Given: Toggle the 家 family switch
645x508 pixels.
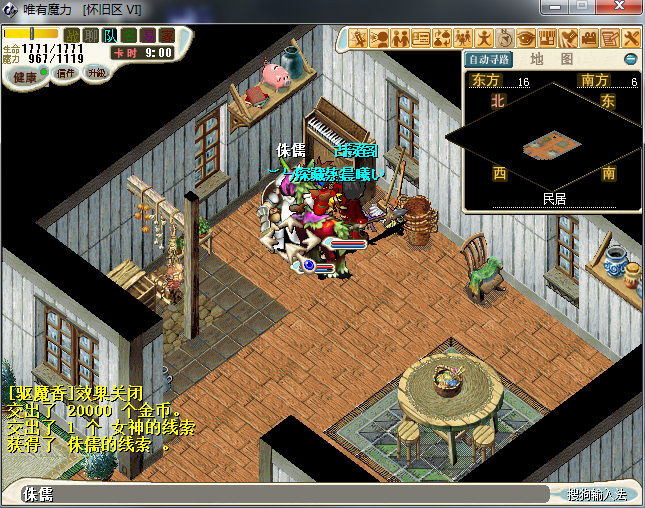Looking at the screenshot, I should pyautogui.click(x=166, y=36).
